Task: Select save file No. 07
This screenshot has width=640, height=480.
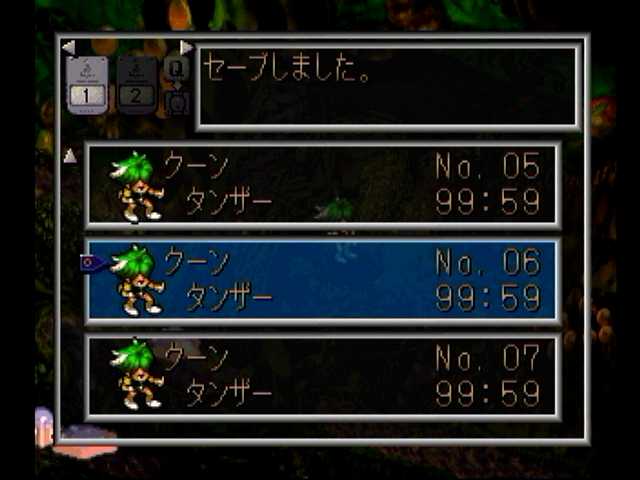Action: (x=322, y=375)
